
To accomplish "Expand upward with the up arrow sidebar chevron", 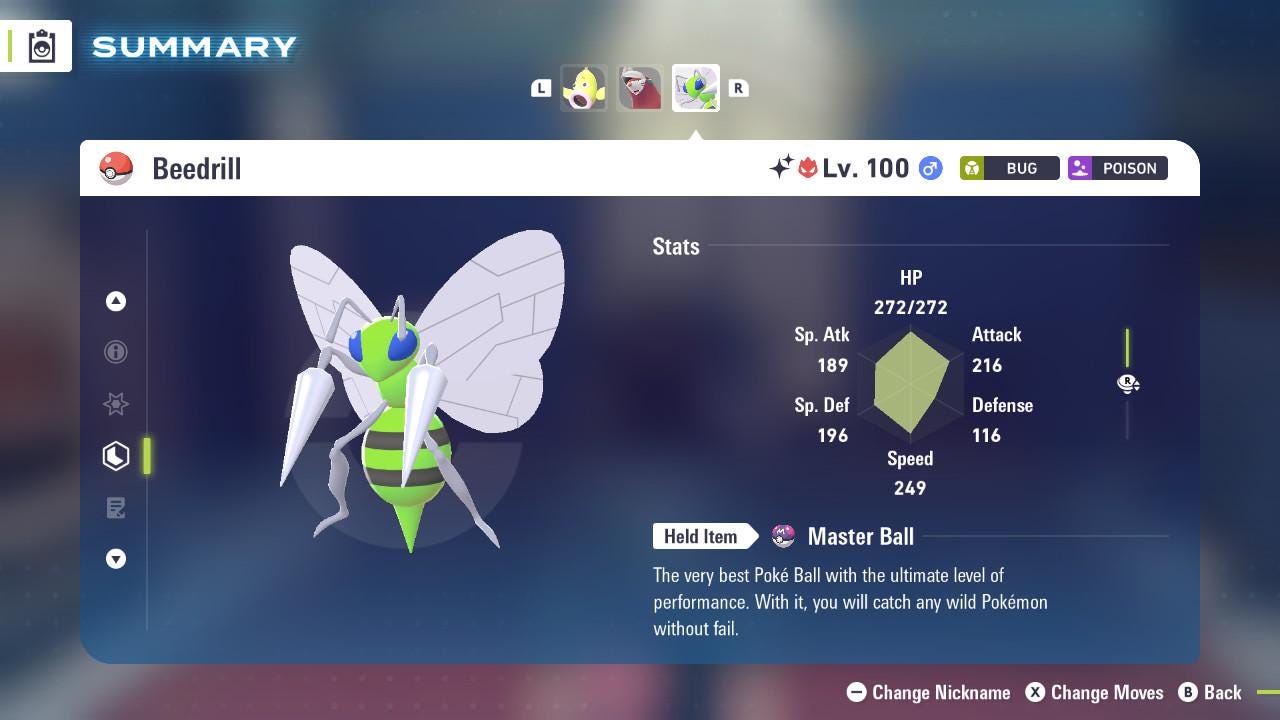I will [116, 301].
